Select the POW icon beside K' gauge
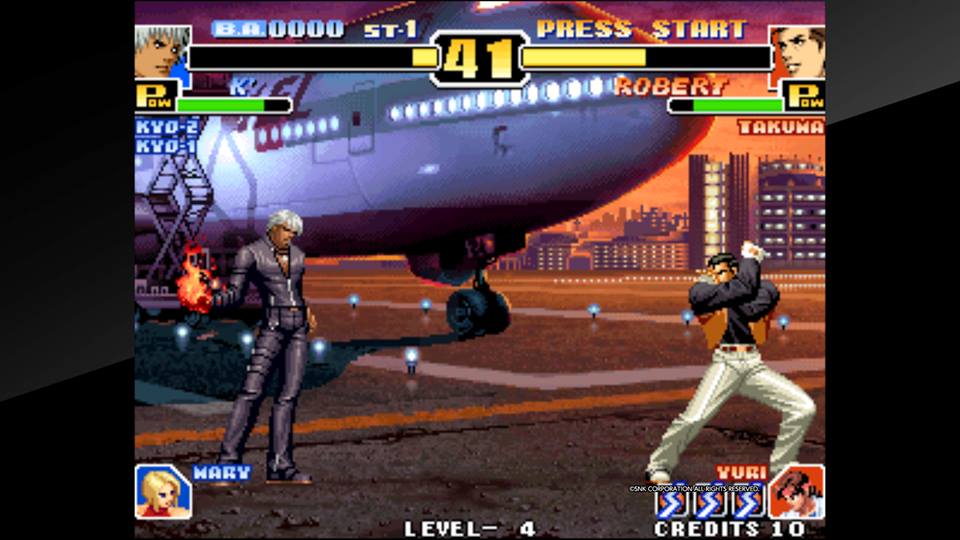 (156, 97)
